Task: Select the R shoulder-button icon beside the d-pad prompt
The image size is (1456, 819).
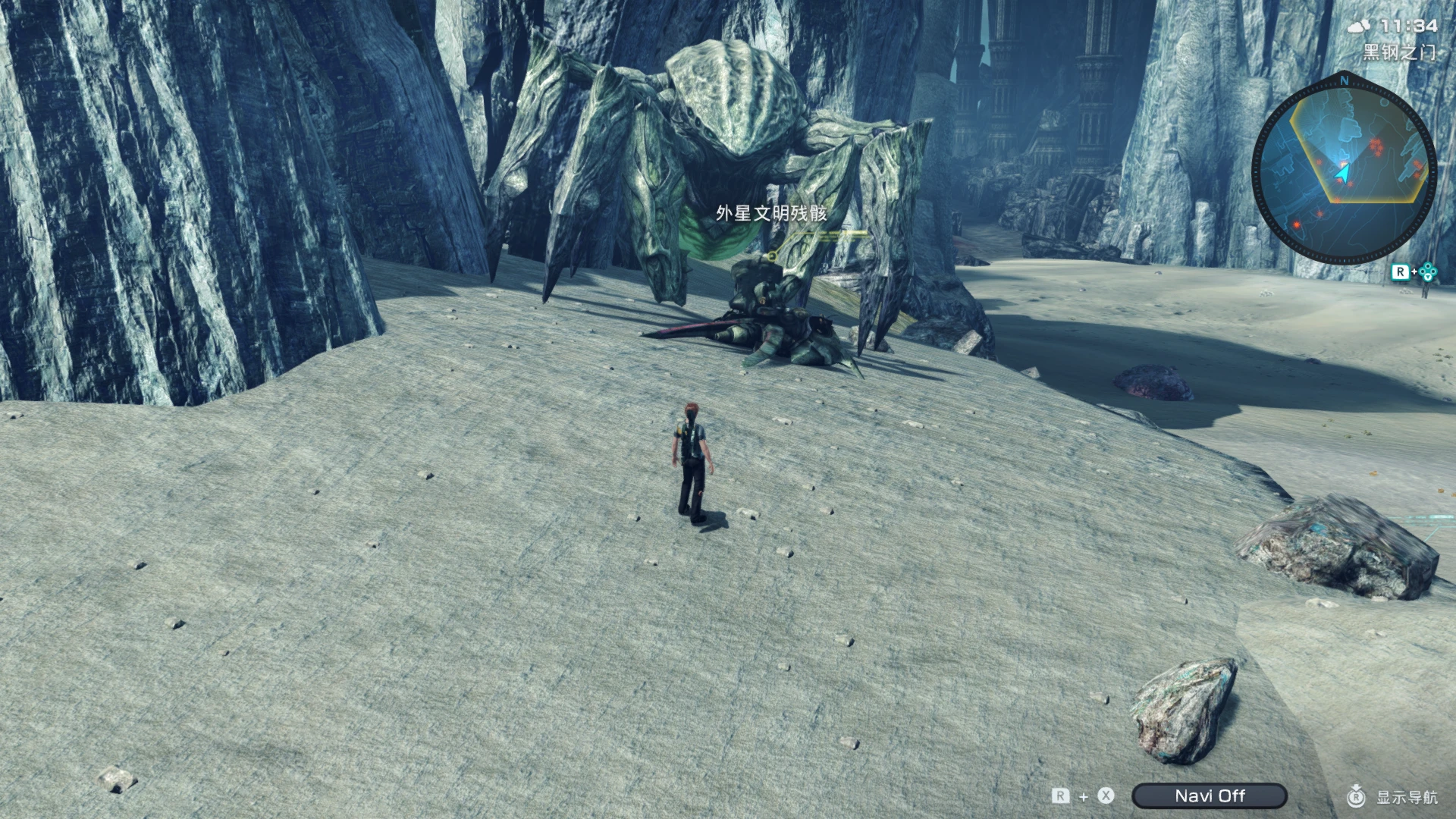Action: point(1401,271)
